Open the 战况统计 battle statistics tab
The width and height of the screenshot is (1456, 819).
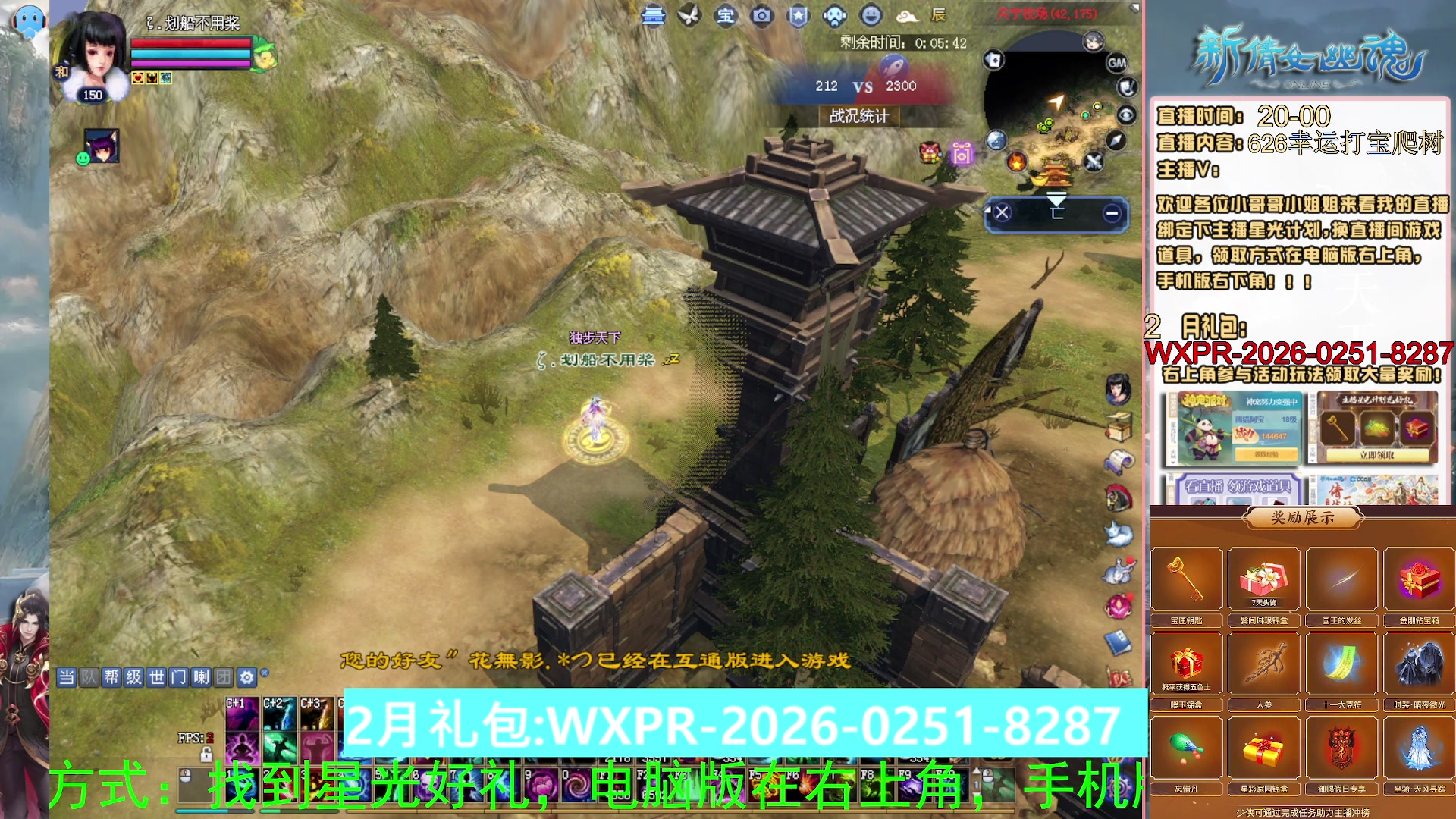(x=859, y=116)
